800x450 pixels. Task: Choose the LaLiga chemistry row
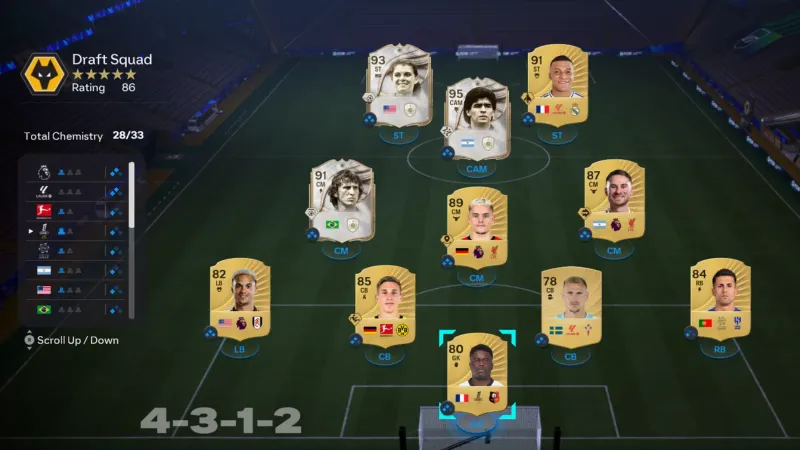click(75, 192)
